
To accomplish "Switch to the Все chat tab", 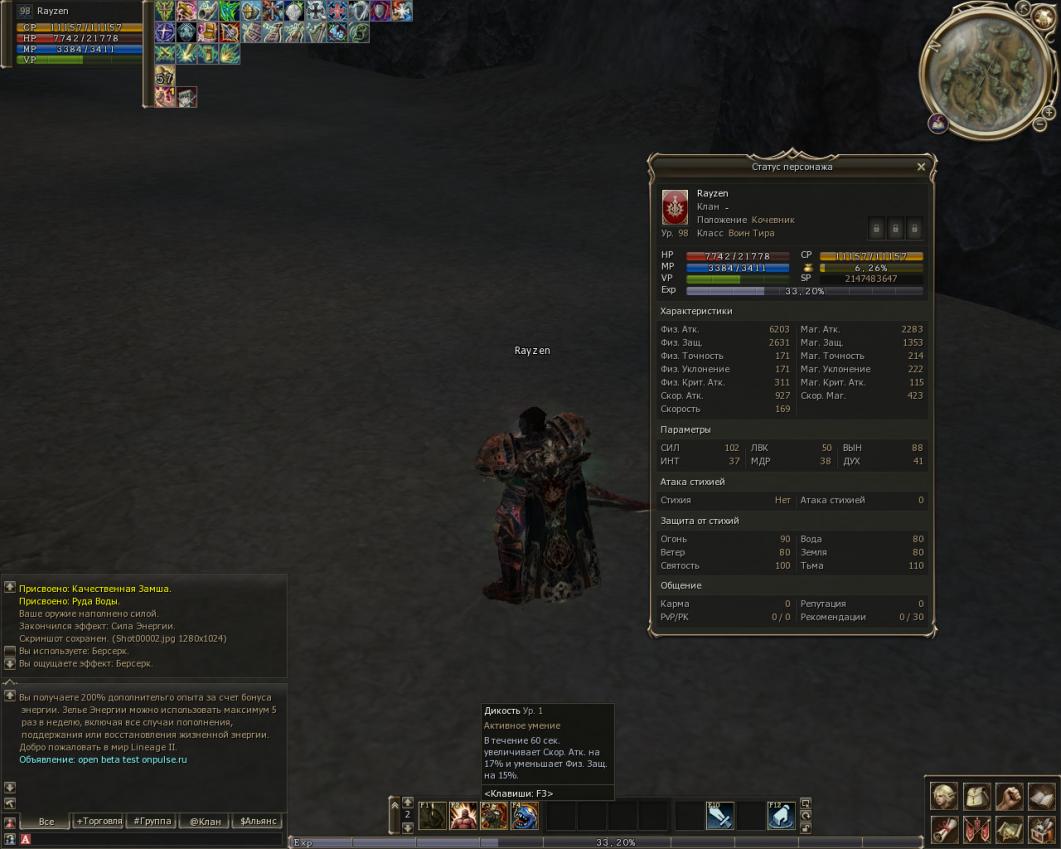I will 45,821.
